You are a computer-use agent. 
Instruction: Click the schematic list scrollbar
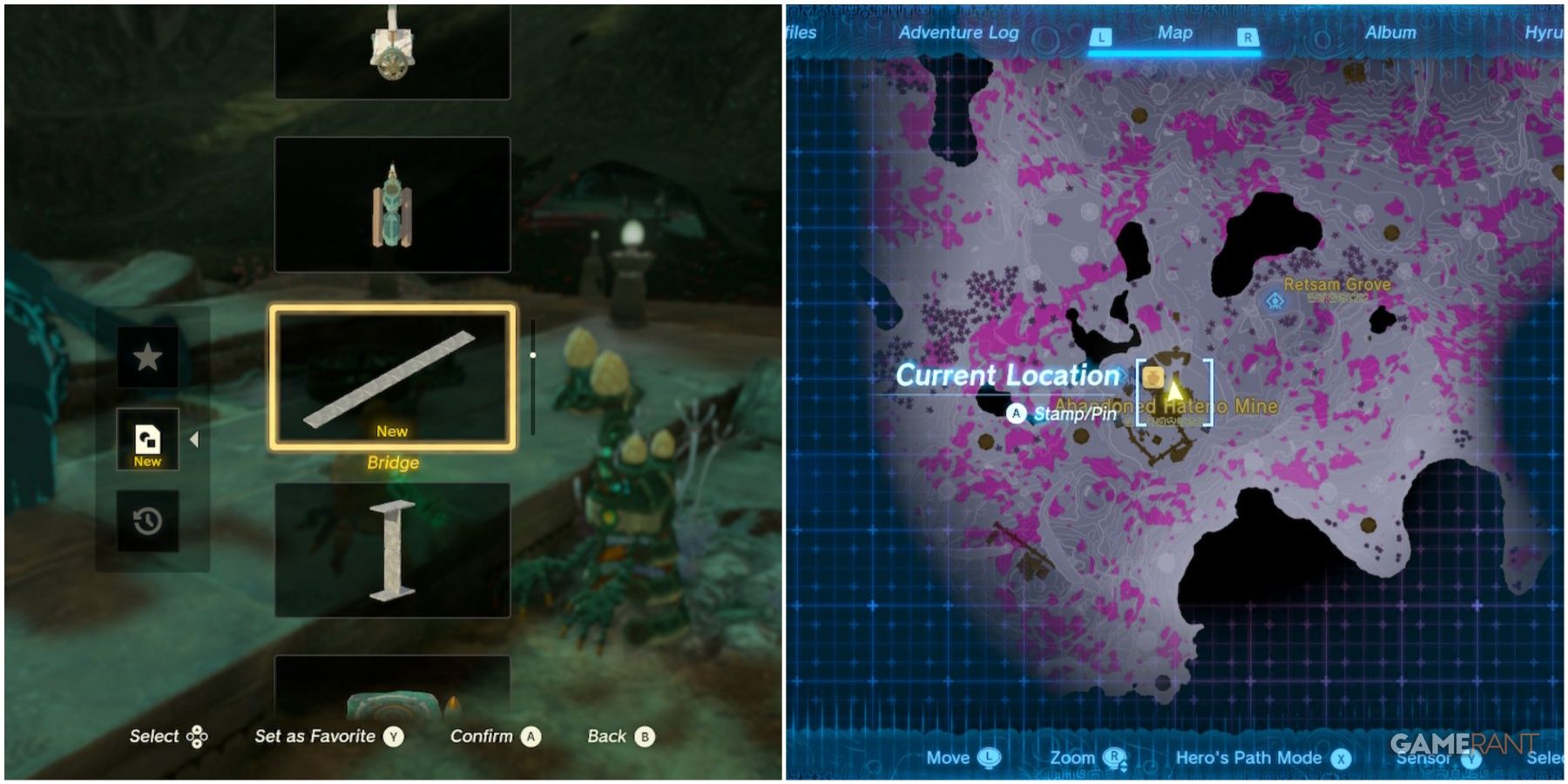click(533, 355)
